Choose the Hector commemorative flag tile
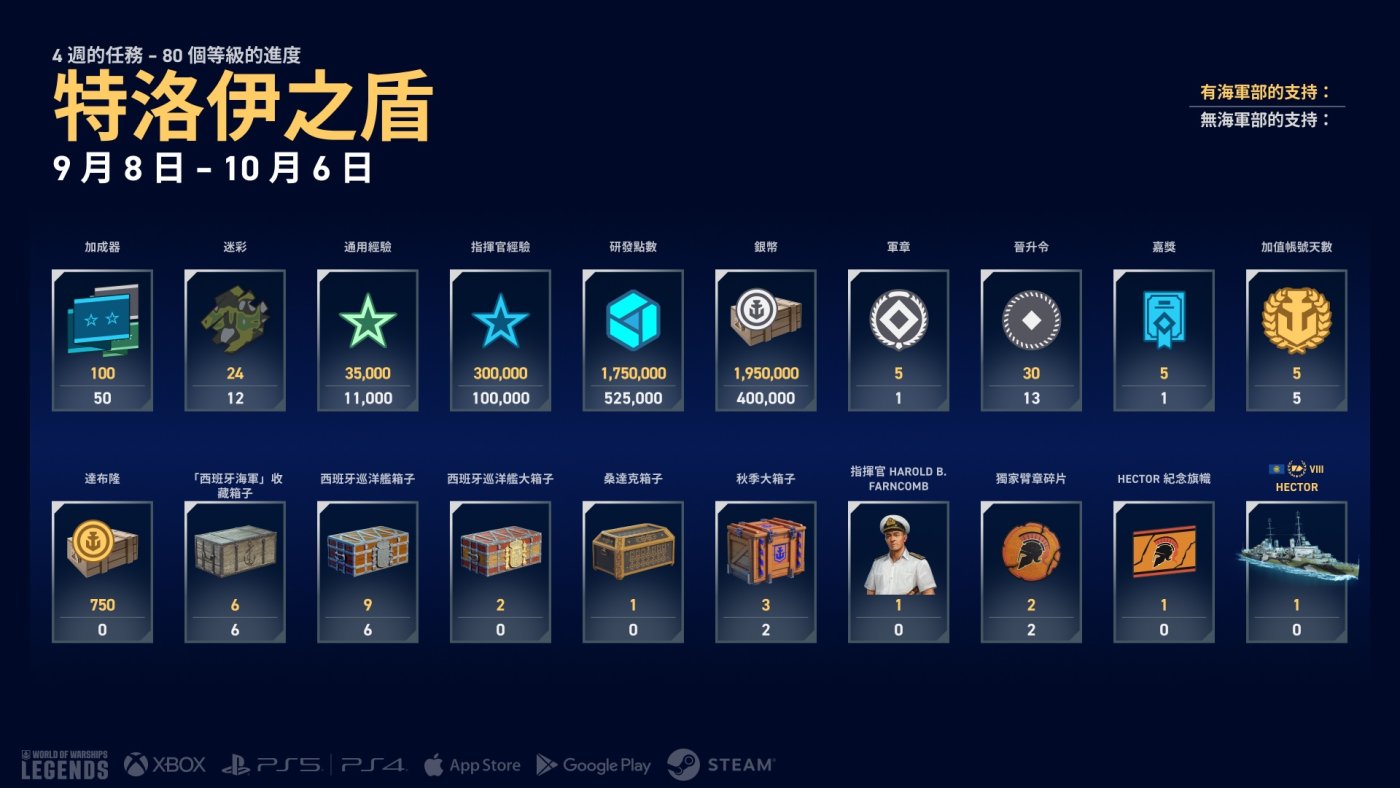 [x=1163, y=572]
